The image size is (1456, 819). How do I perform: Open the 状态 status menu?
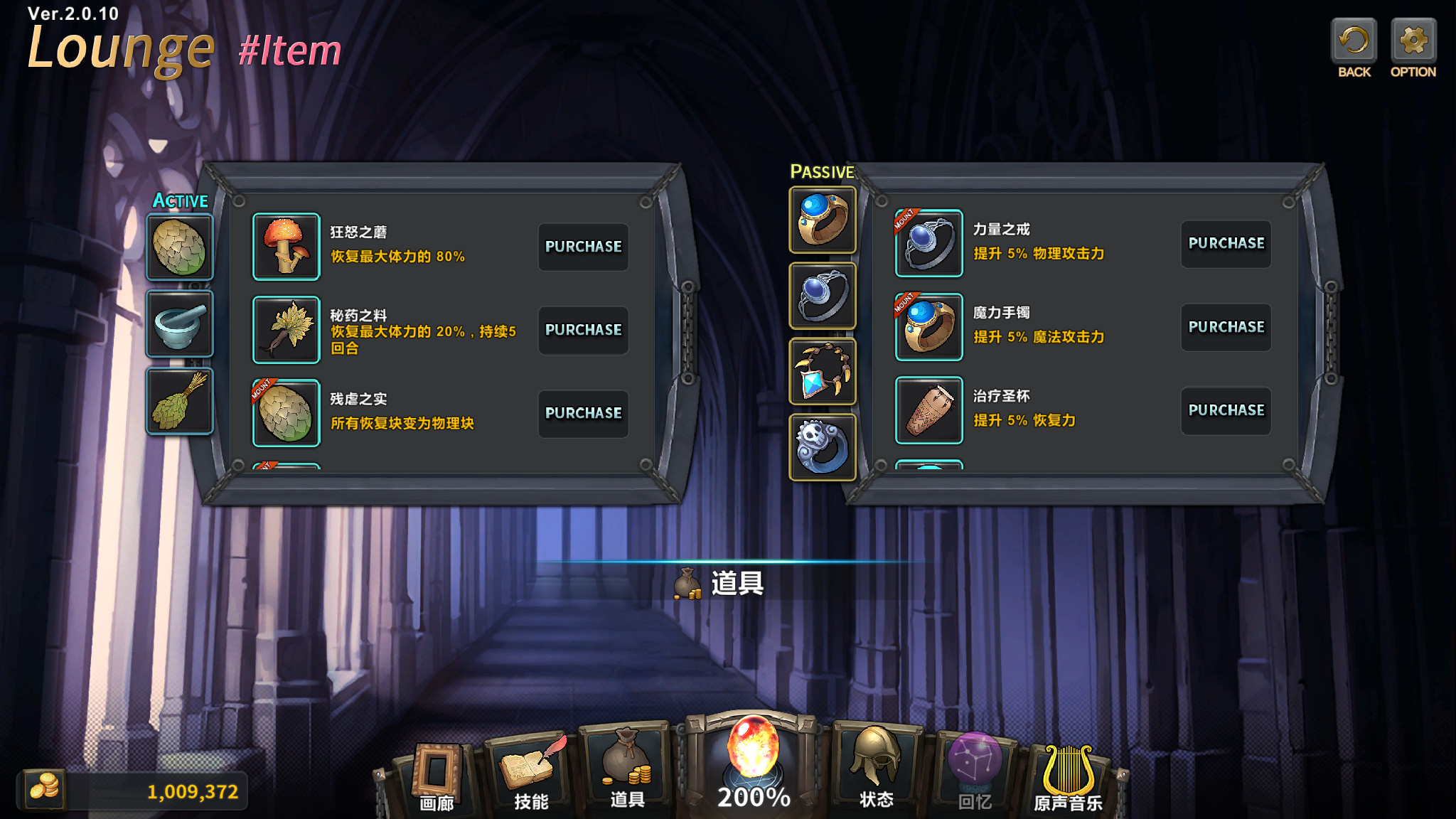tap(876, 771)
